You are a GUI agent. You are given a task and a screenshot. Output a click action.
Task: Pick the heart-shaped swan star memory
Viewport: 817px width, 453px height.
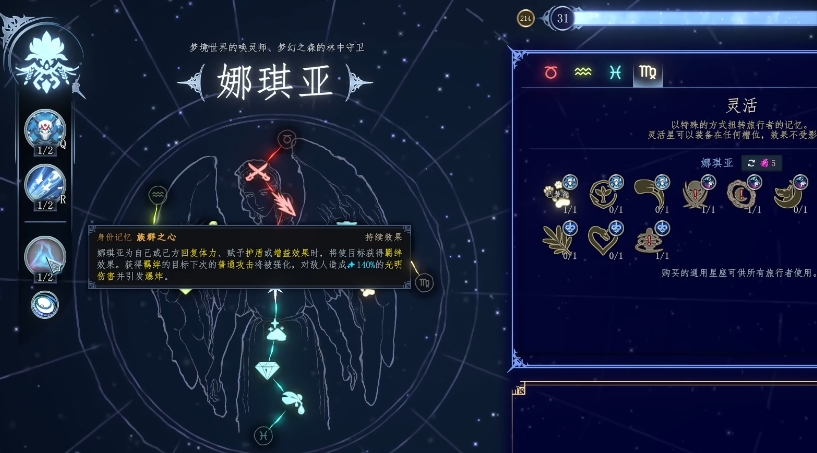click(x=604, y=238)
